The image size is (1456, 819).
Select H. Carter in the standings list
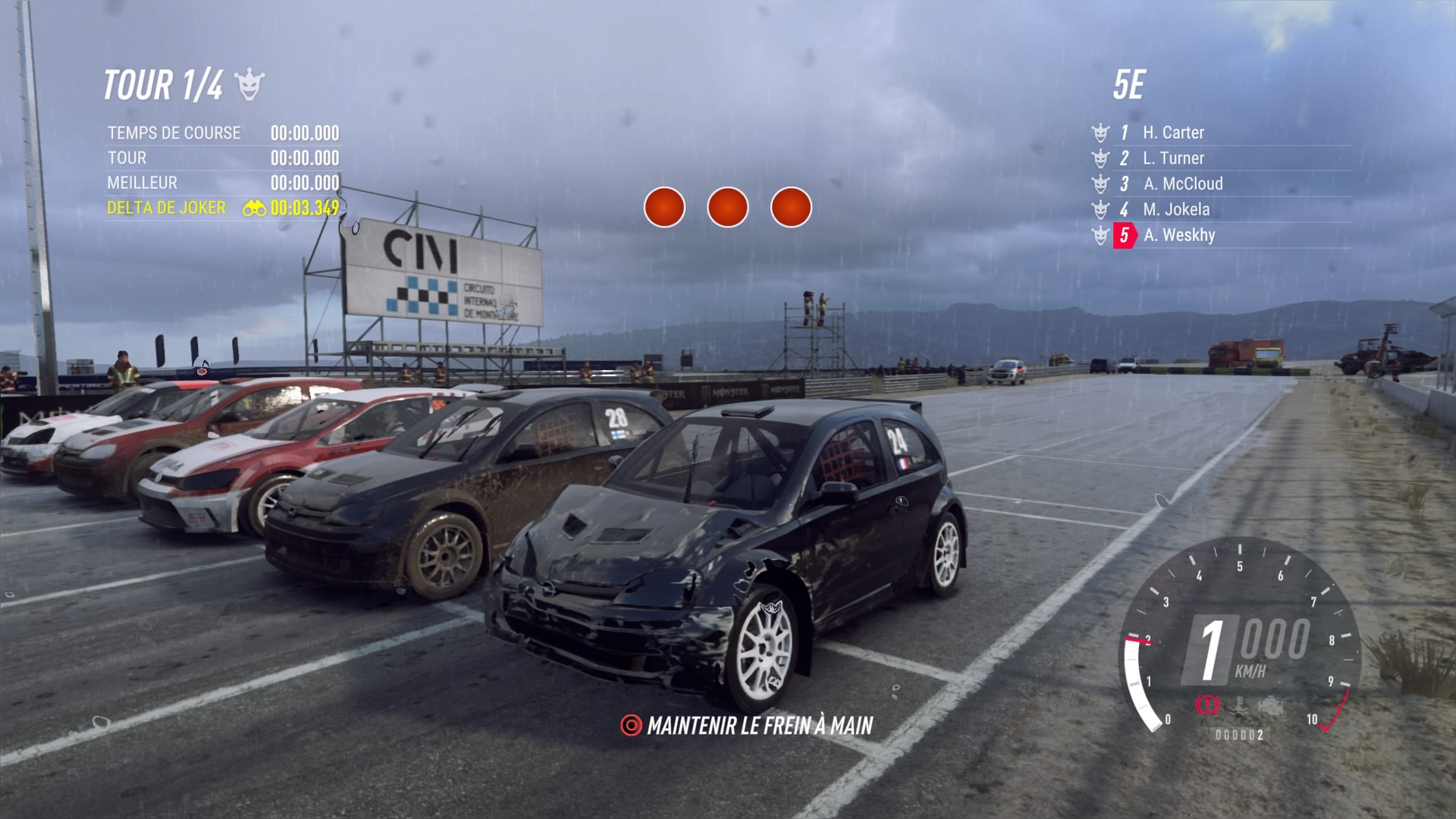1172,133
